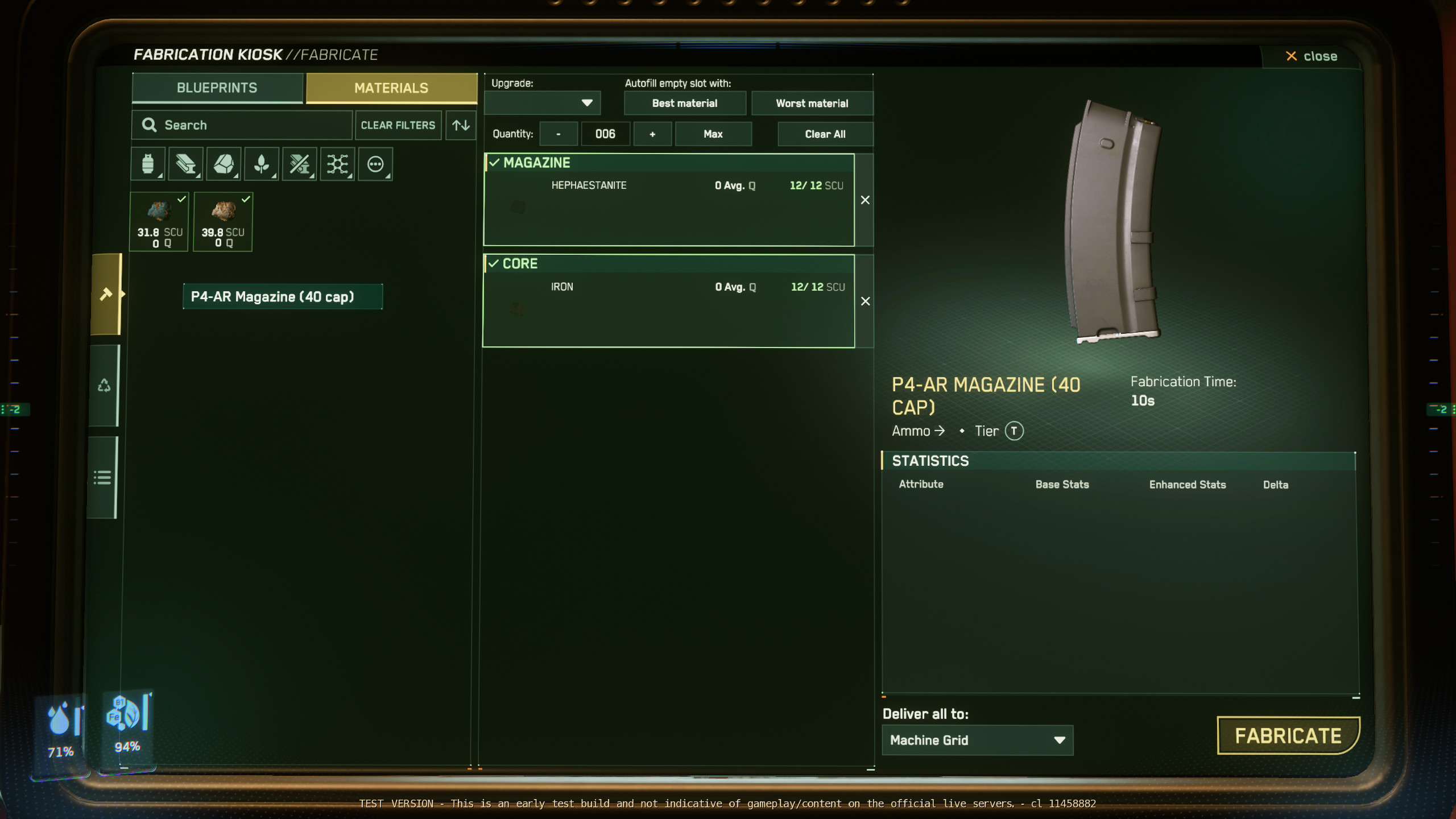Image resolution: width=1456 pixels, height=819 pixels.
Task: Close the Fabrication Kiosk screen
Action: tap(1312, 56)
